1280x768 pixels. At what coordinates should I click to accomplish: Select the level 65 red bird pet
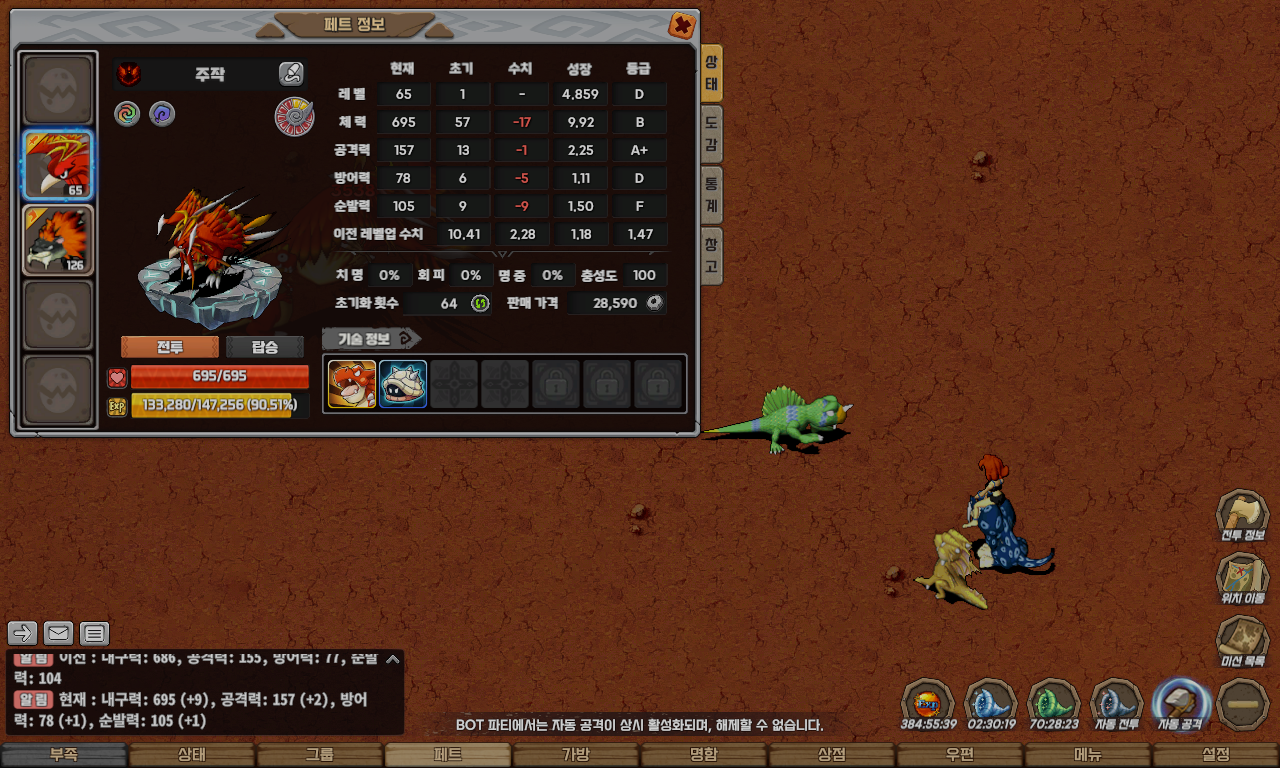tap(58, 165)
